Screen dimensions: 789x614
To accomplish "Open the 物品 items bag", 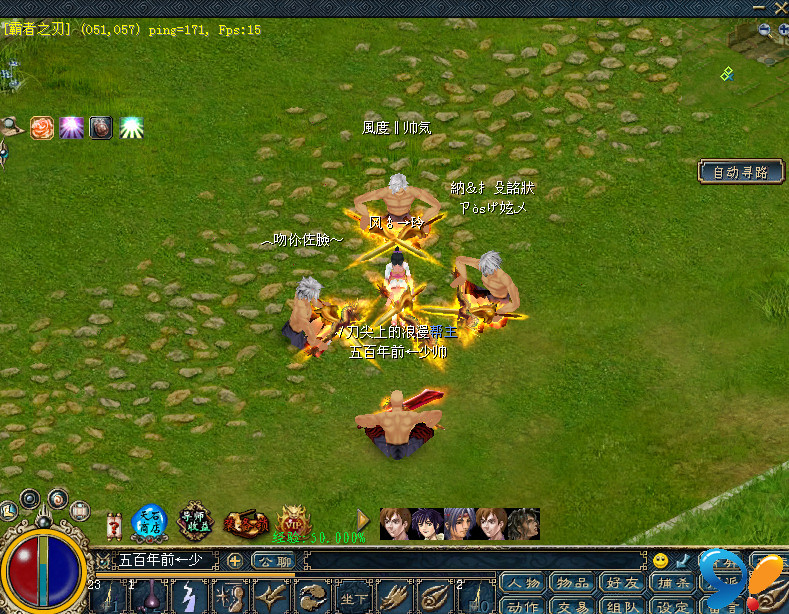I will 573,584.
